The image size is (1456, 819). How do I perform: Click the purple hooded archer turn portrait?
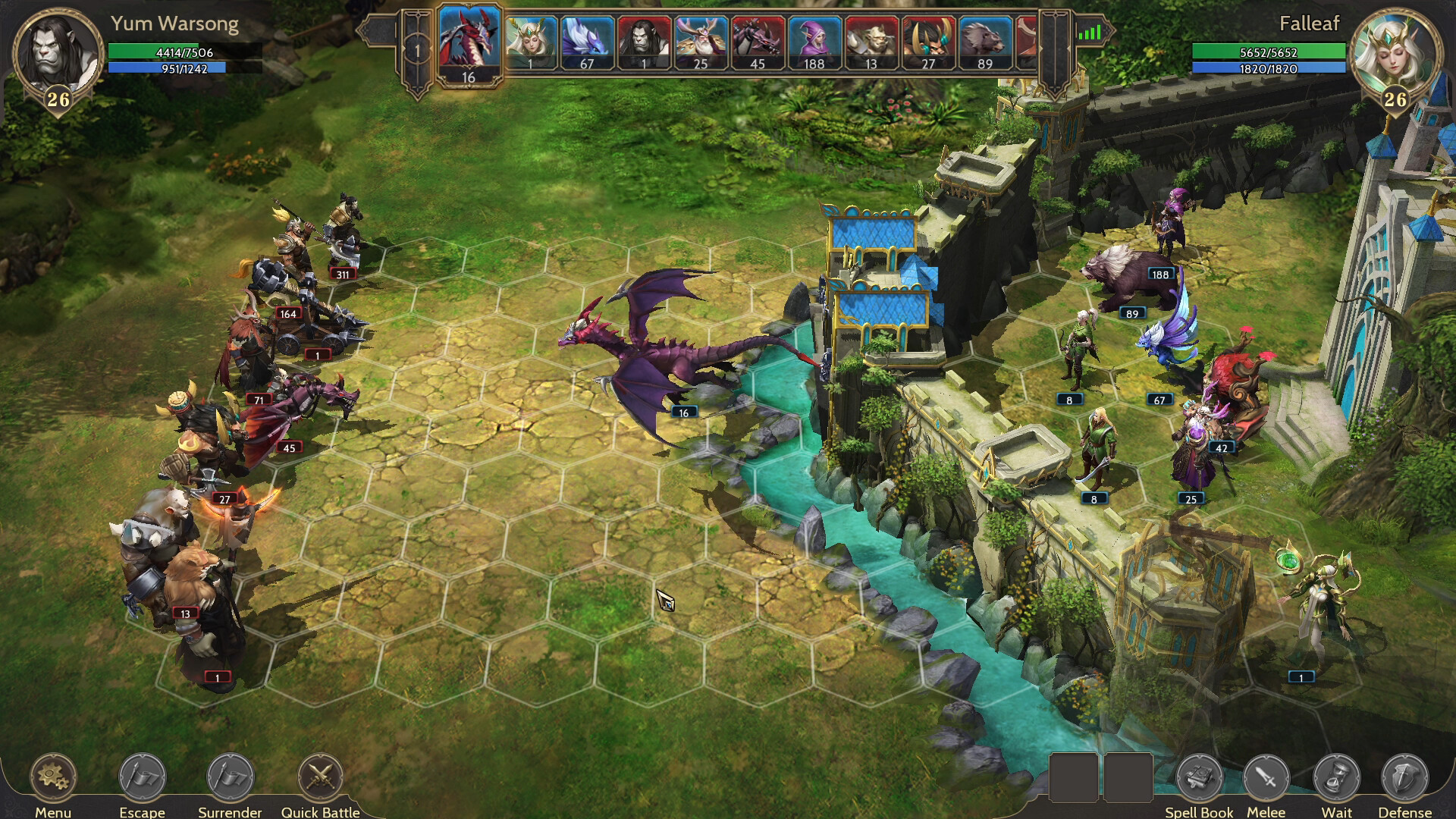pyautogui.click(x=814, y=42)
